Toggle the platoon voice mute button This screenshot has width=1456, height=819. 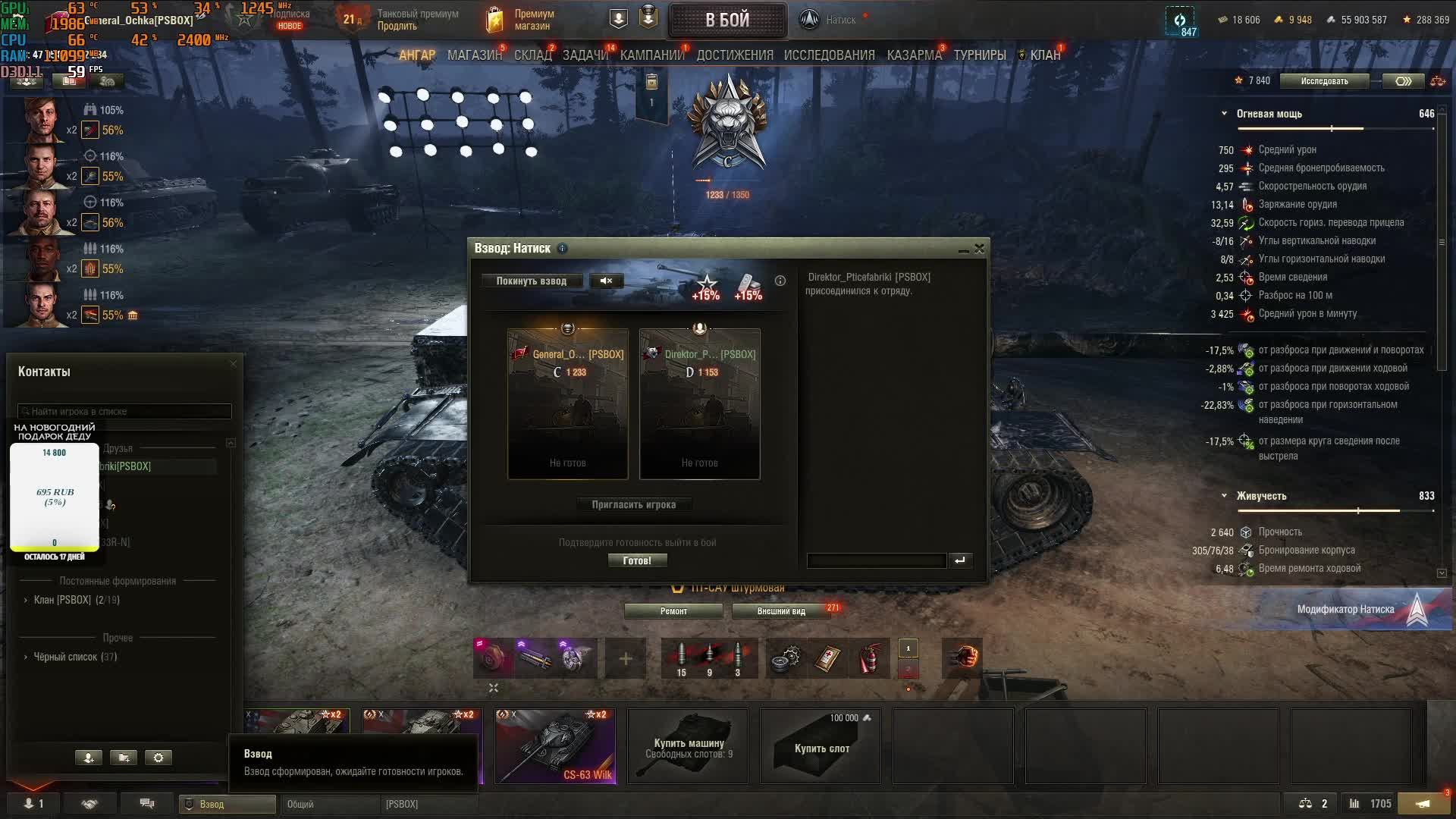pyautogui.click(x=606, y=281)
